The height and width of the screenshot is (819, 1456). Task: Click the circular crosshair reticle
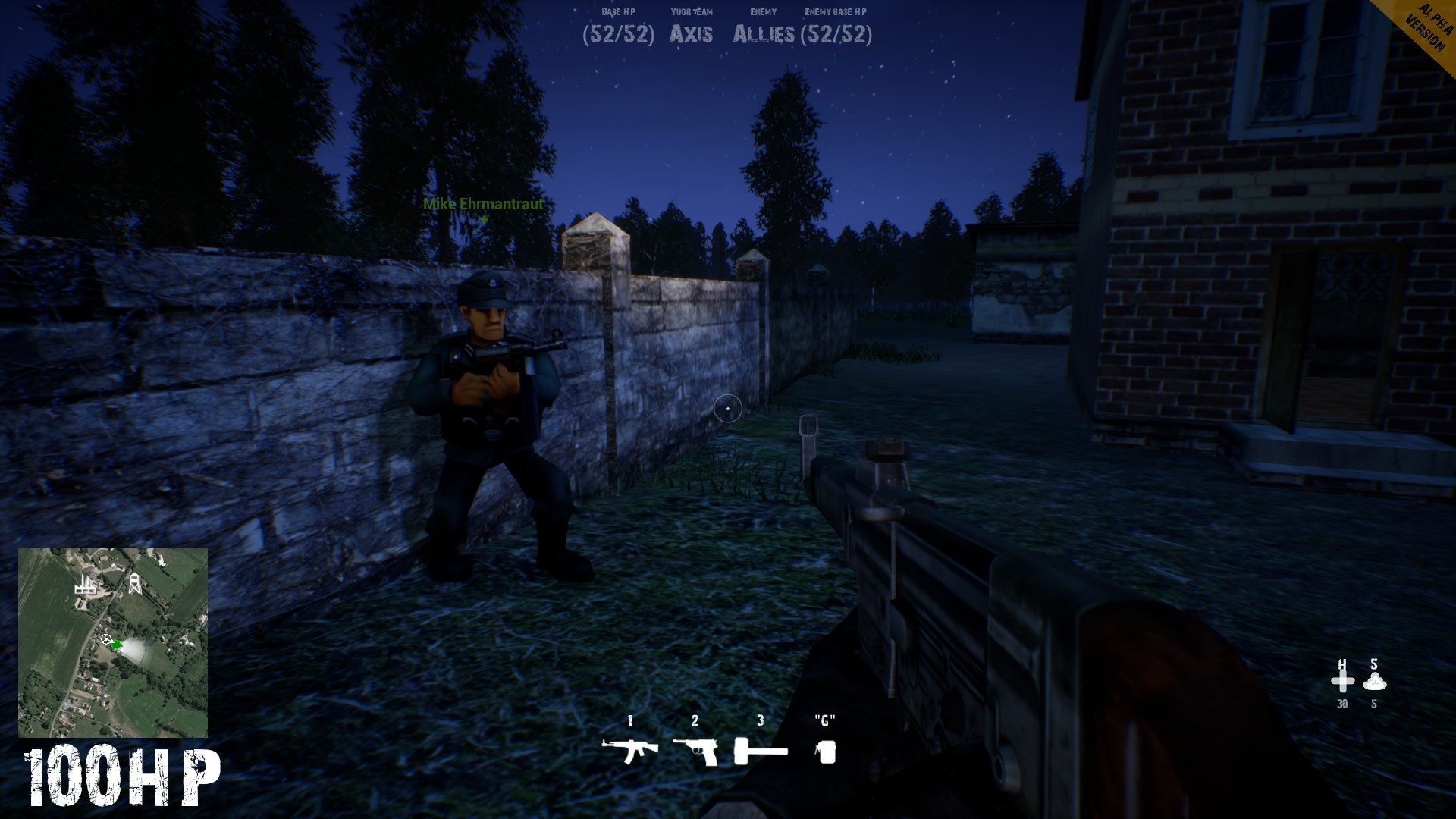click(727, 409)
